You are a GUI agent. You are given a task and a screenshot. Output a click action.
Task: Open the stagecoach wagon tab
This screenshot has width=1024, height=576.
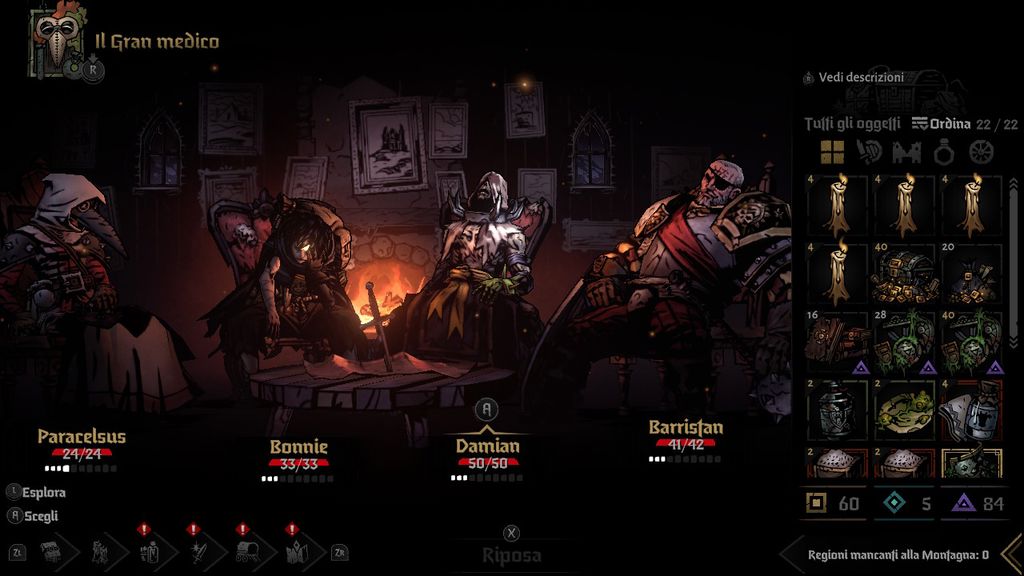pyautogui.click(x=248, y=551)
